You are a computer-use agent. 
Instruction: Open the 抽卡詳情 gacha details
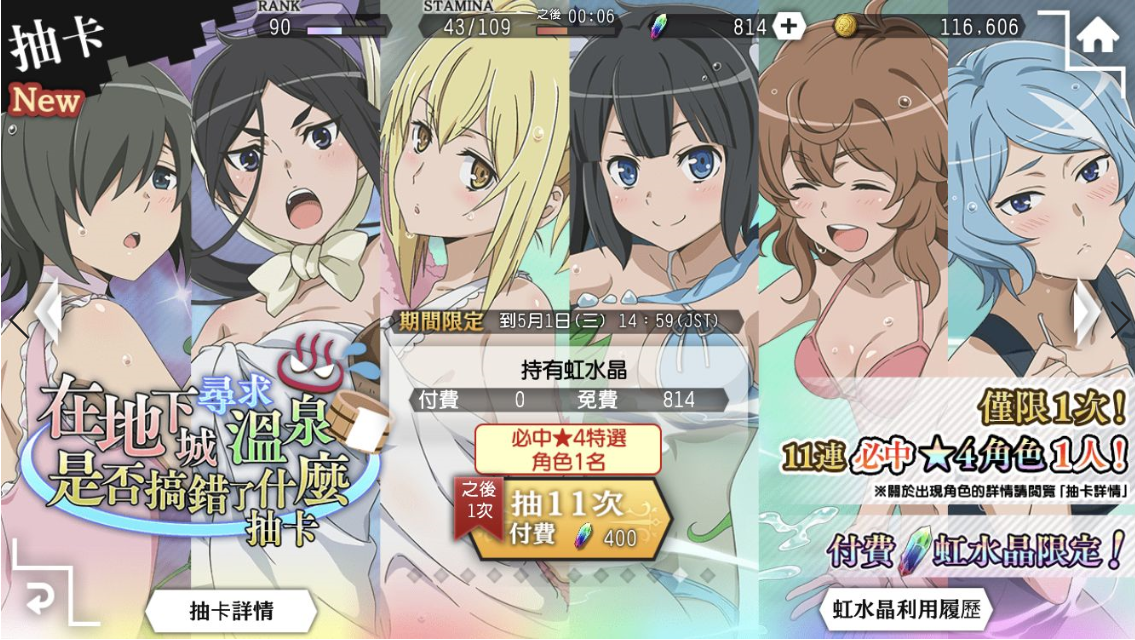[231, 609]
